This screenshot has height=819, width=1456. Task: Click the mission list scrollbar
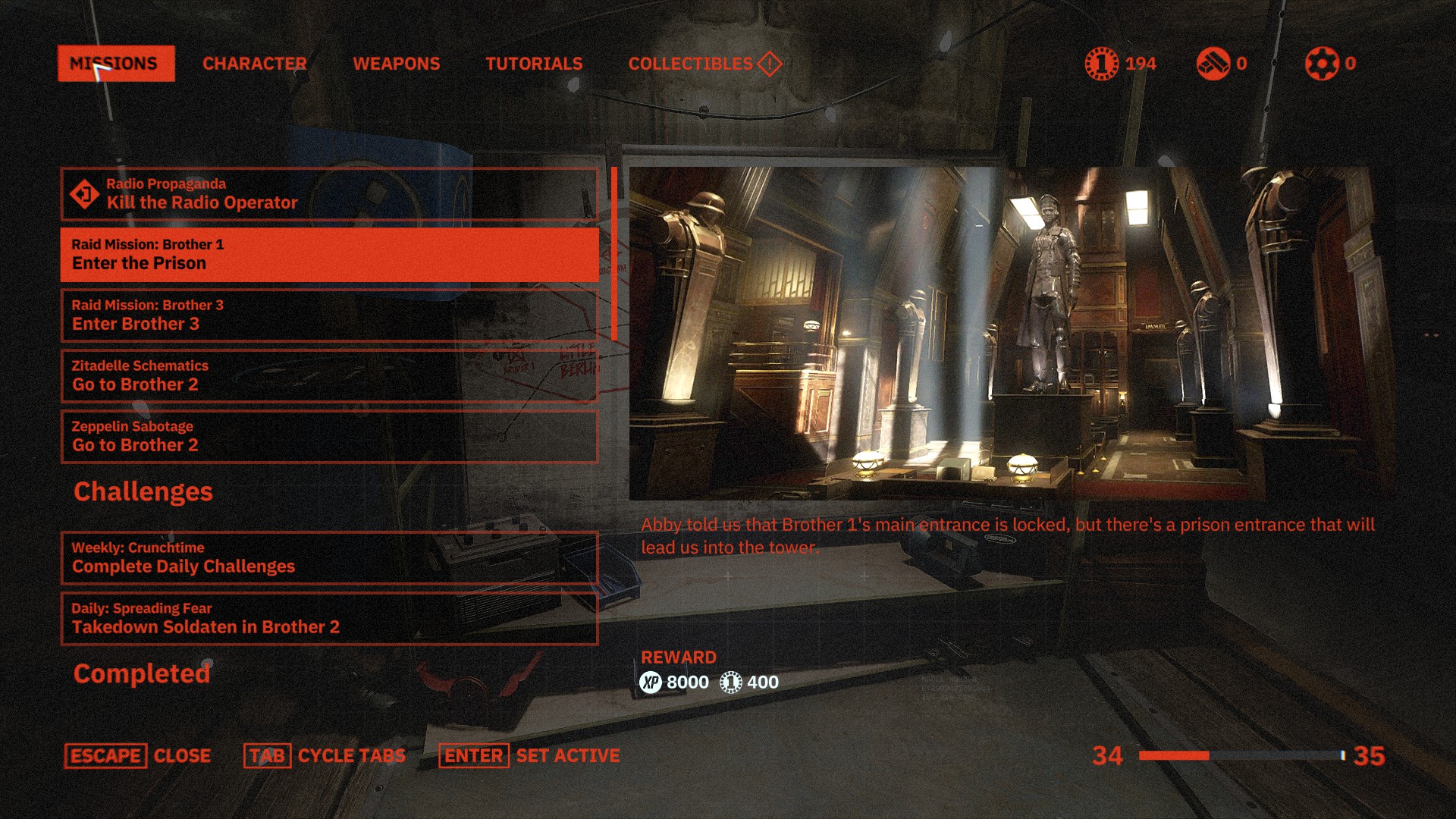614,254
